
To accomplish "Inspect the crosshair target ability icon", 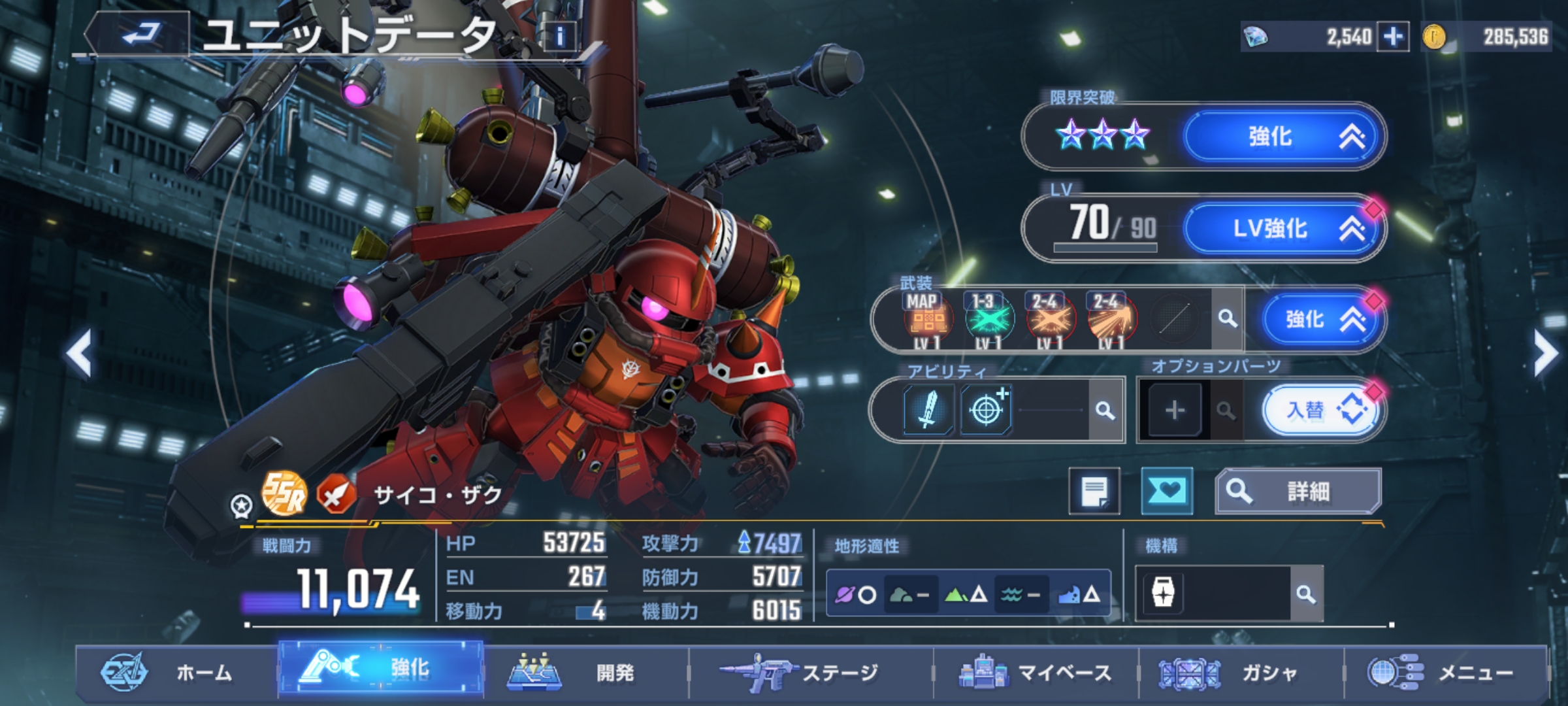I will pos(986,411).
